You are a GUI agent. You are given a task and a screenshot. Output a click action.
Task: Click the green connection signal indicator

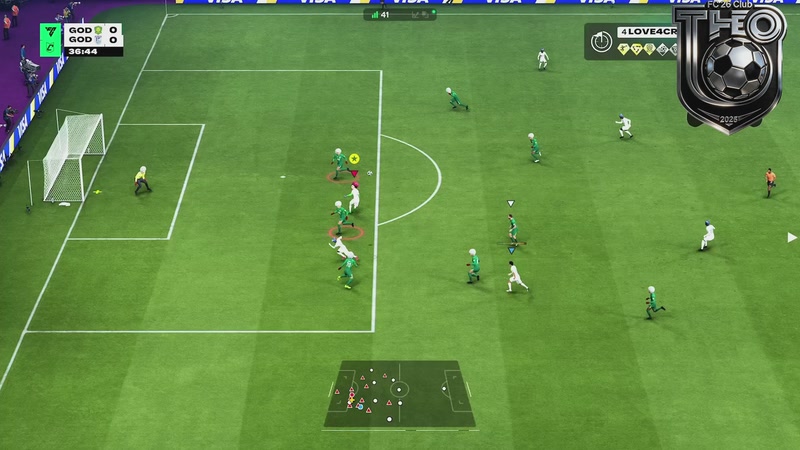[375, 15]
